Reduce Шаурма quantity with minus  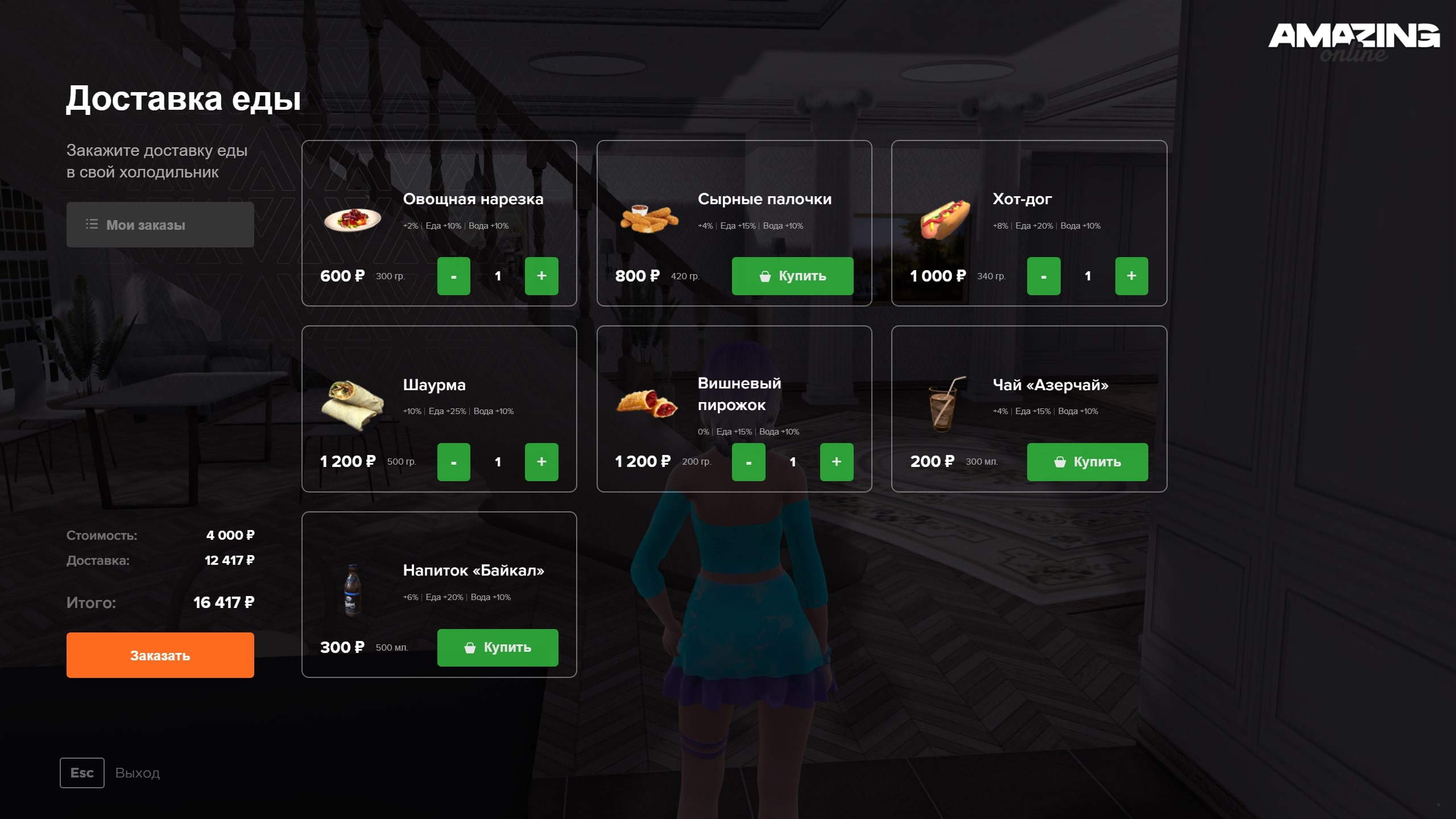[453, 462]
